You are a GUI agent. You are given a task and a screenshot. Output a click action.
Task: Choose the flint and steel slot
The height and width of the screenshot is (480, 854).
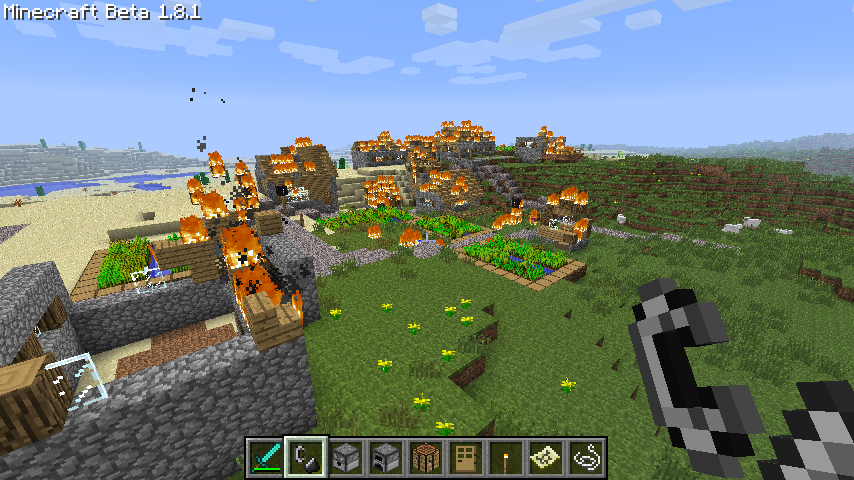tap(306, 457)
